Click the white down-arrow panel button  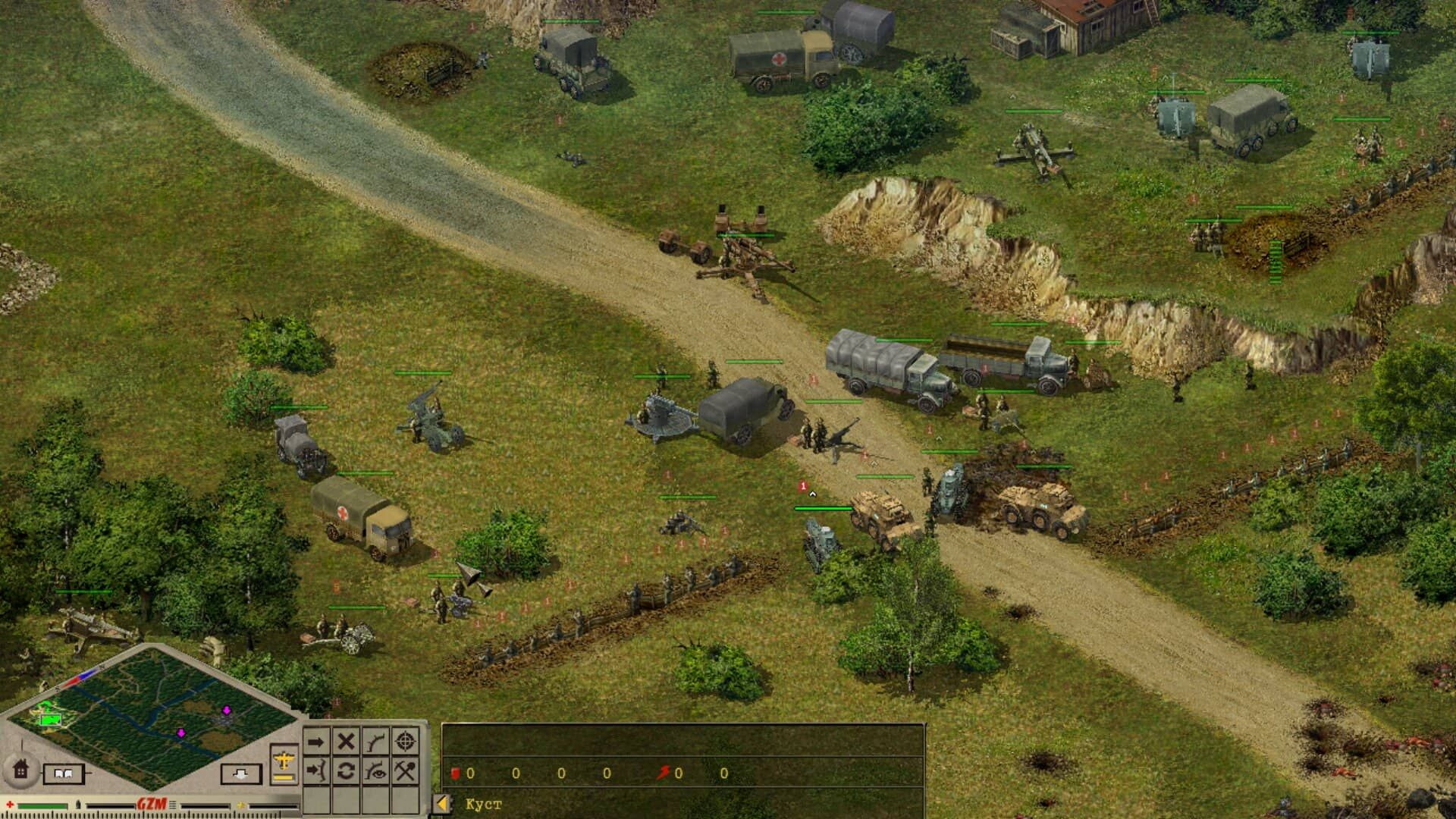click(241, 773)
